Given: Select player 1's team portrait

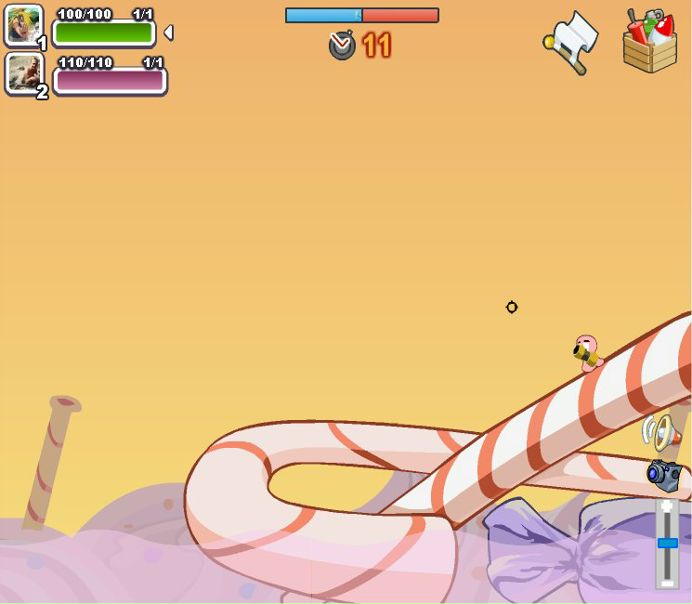Looking at the screenshot, I should click(x=23, y=26).
